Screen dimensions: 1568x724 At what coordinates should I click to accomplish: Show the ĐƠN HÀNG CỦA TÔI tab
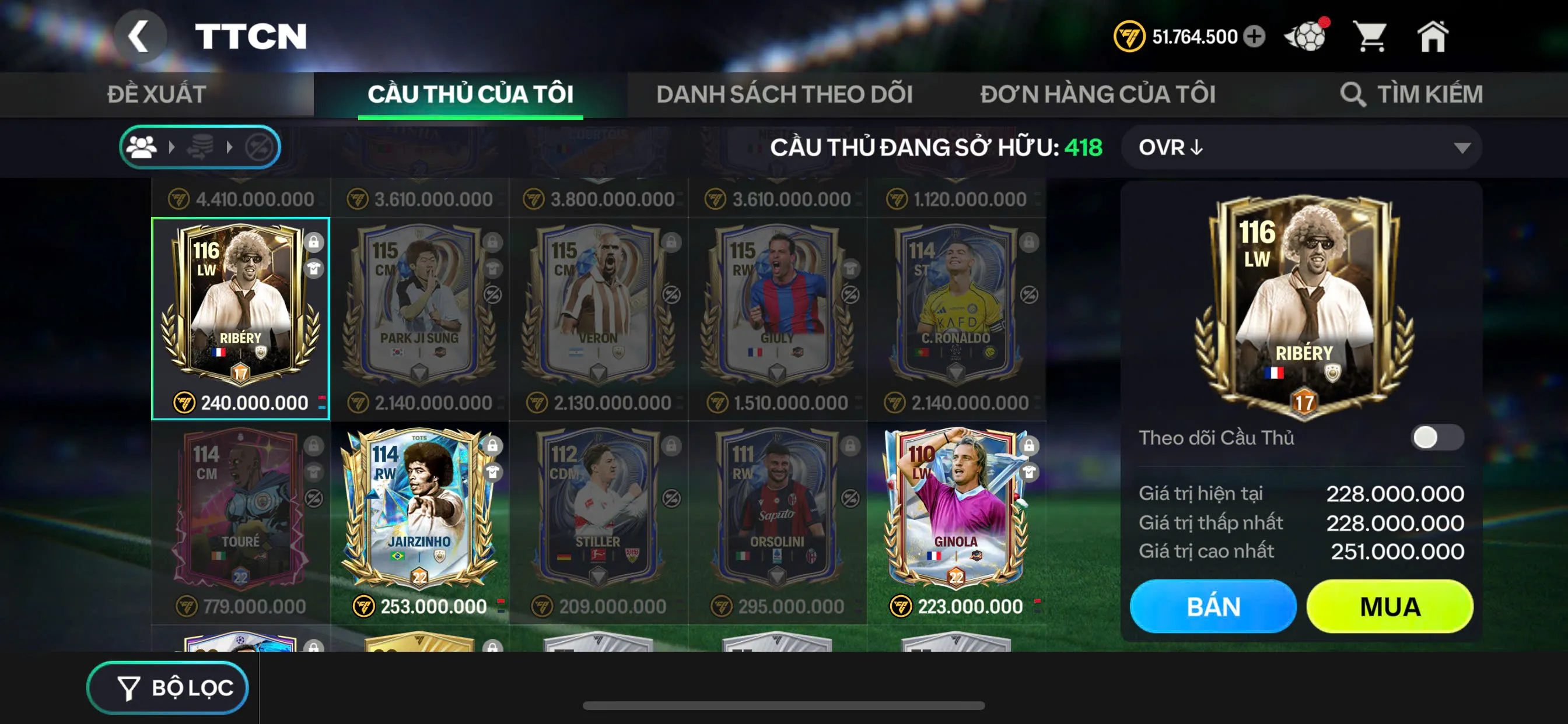coord(1097,94)
